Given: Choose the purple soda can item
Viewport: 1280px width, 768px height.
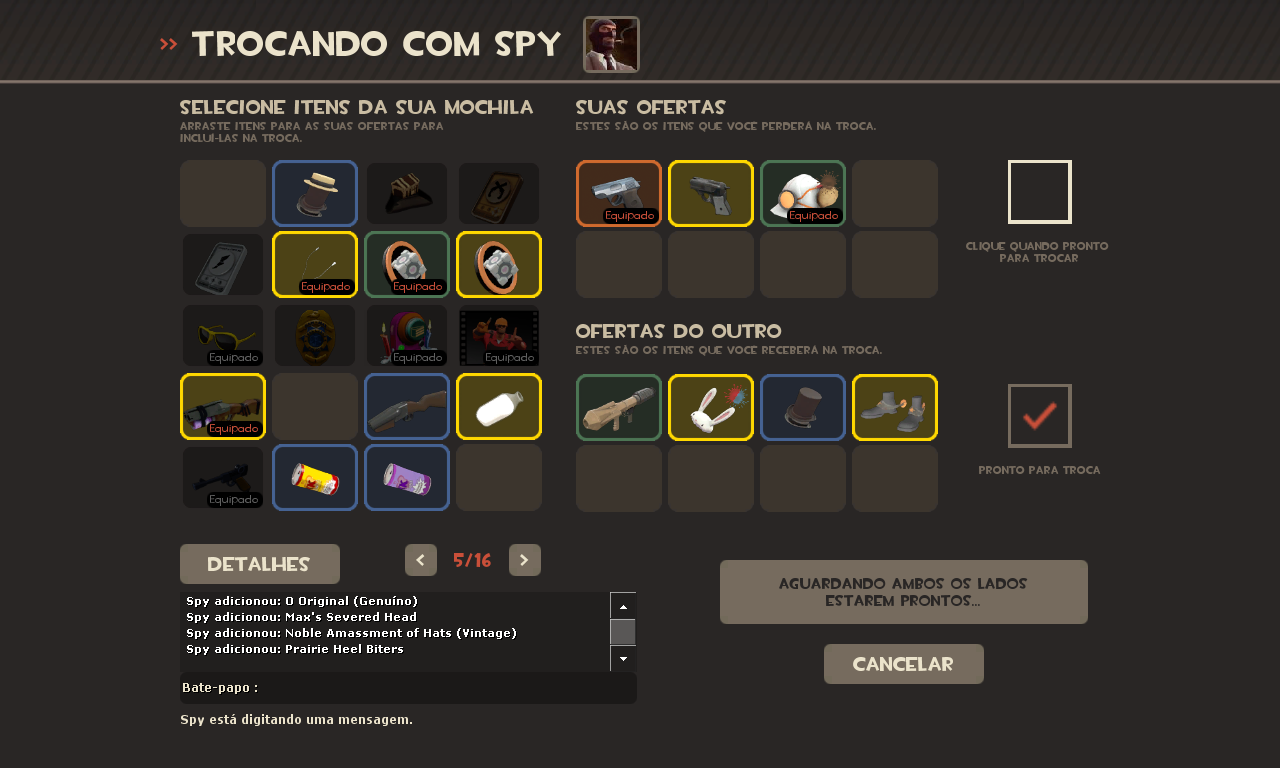Looking at the screenshot, I should (x=407, y=478).
